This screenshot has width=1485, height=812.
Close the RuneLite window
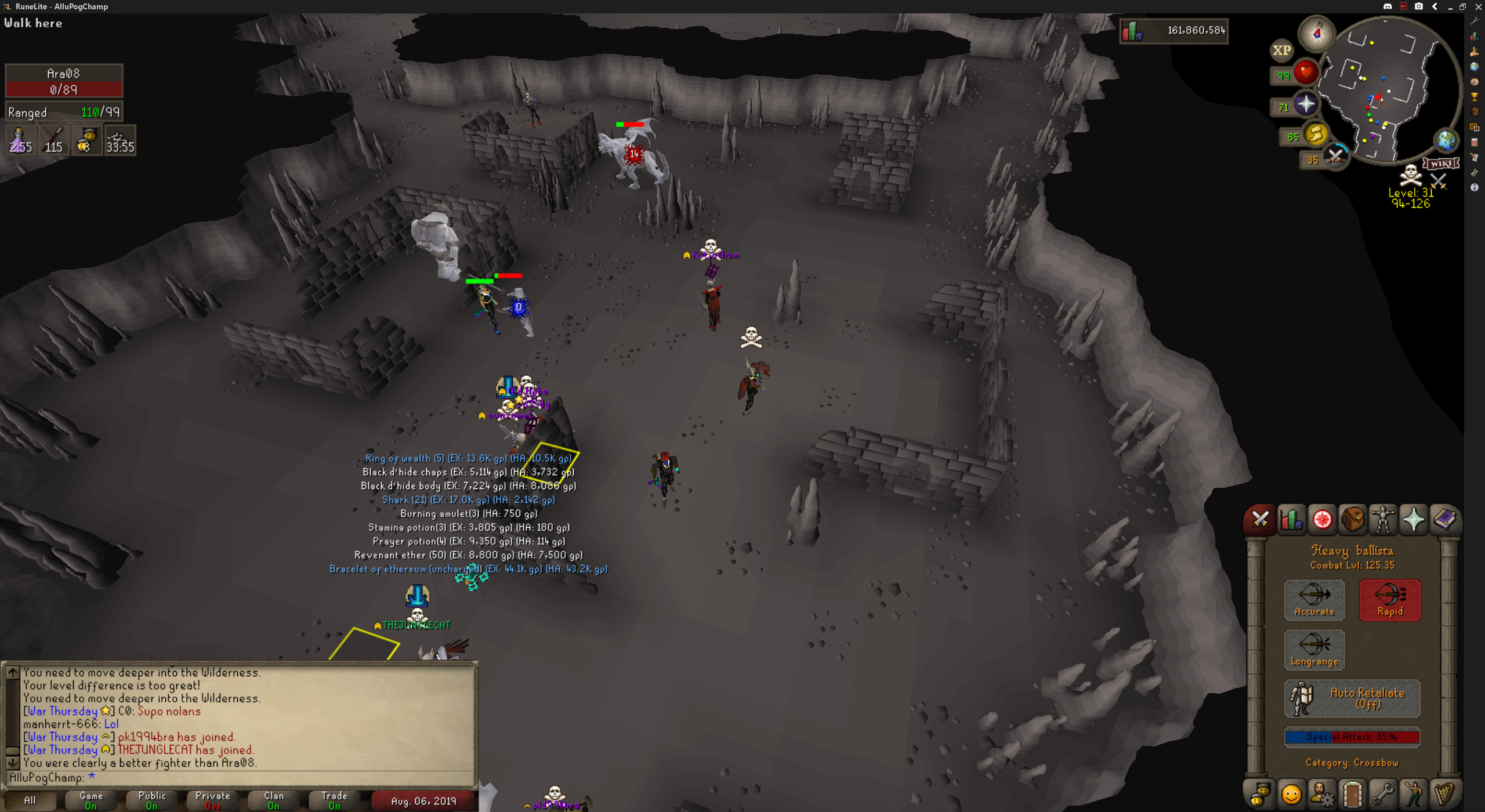click(1478, 6)
